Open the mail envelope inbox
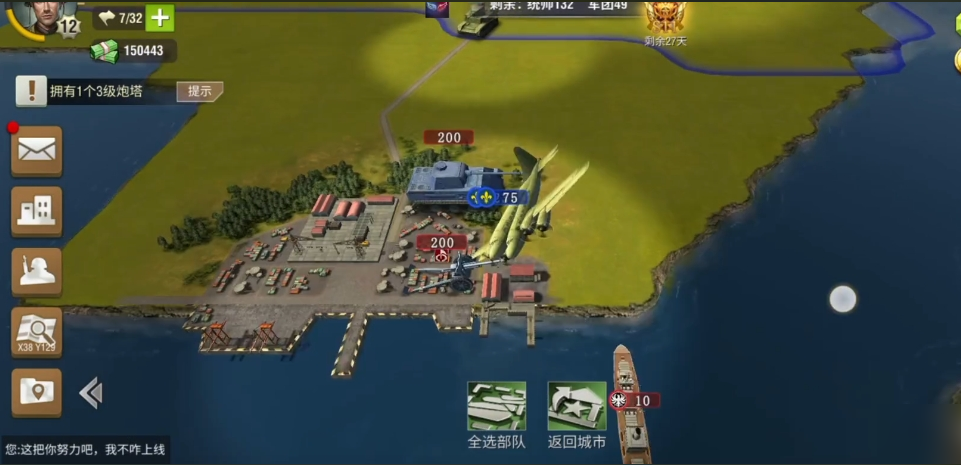This screenshot has height=465, width=961. tap(37, 151)
